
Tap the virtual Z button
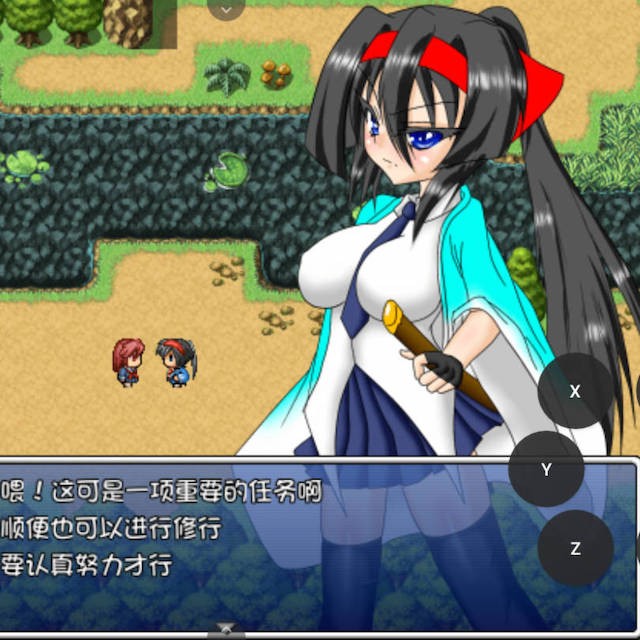point(575,548)
